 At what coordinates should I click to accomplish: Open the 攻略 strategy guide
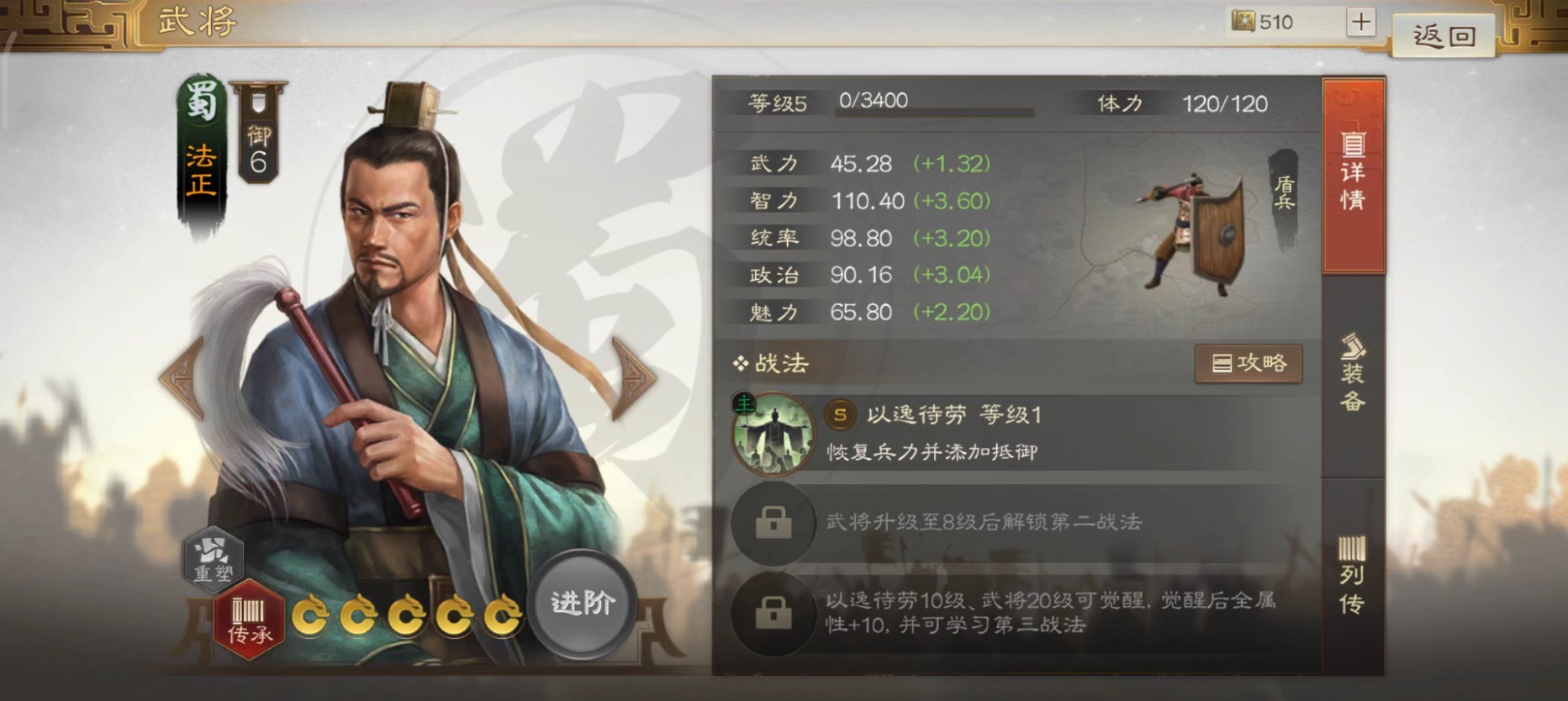(x=1249, y=364)
